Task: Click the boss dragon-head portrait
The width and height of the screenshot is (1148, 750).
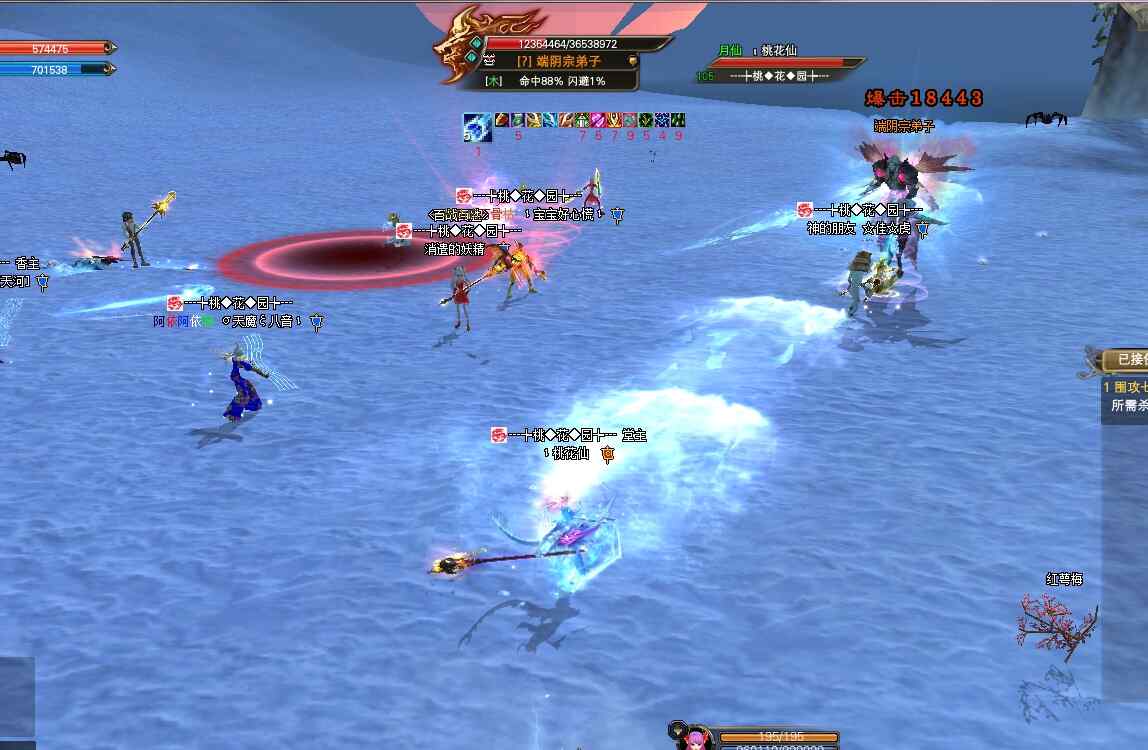Action: pos(460,46)
